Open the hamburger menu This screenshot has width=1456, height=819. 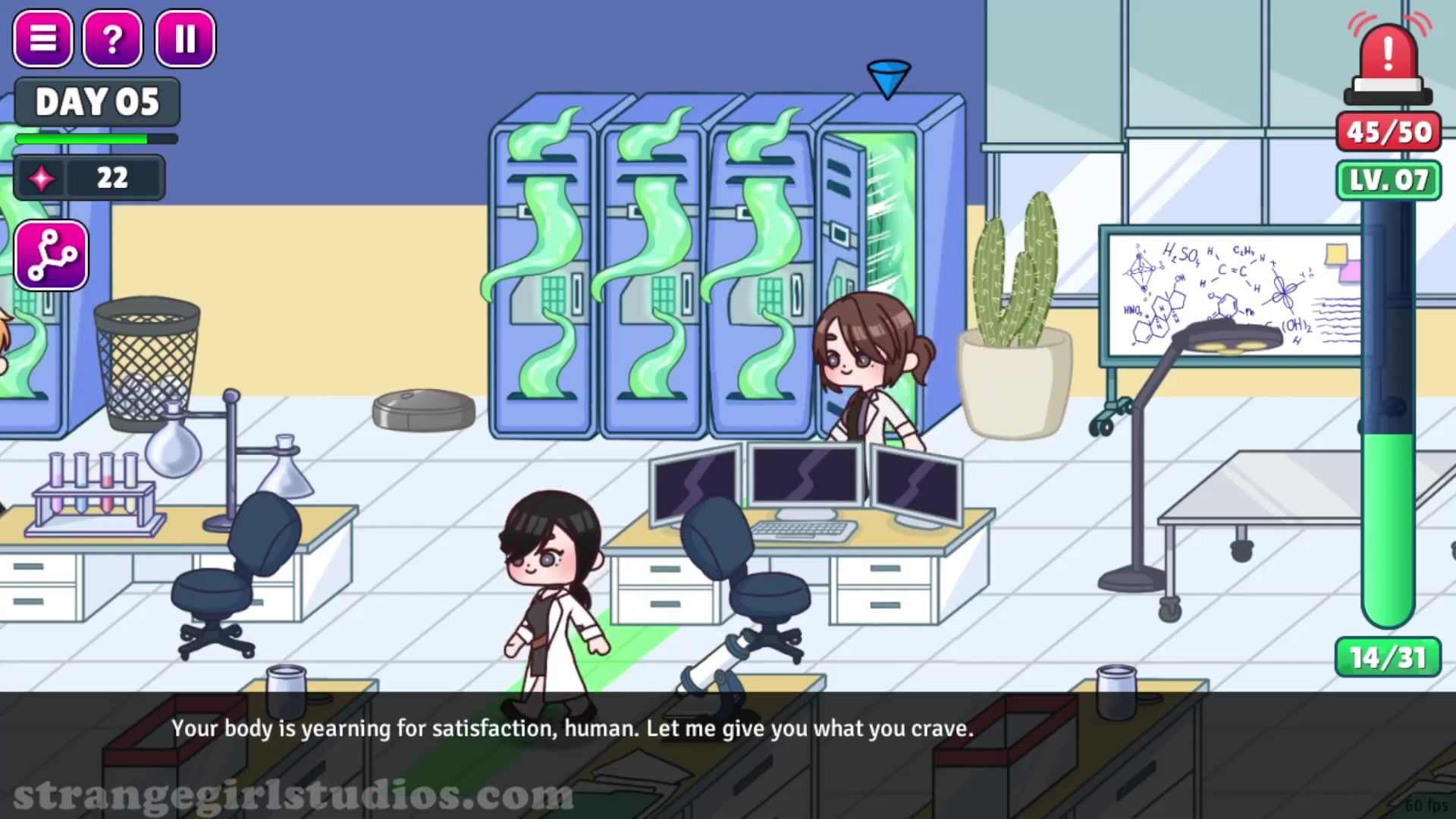coord(43,38)
